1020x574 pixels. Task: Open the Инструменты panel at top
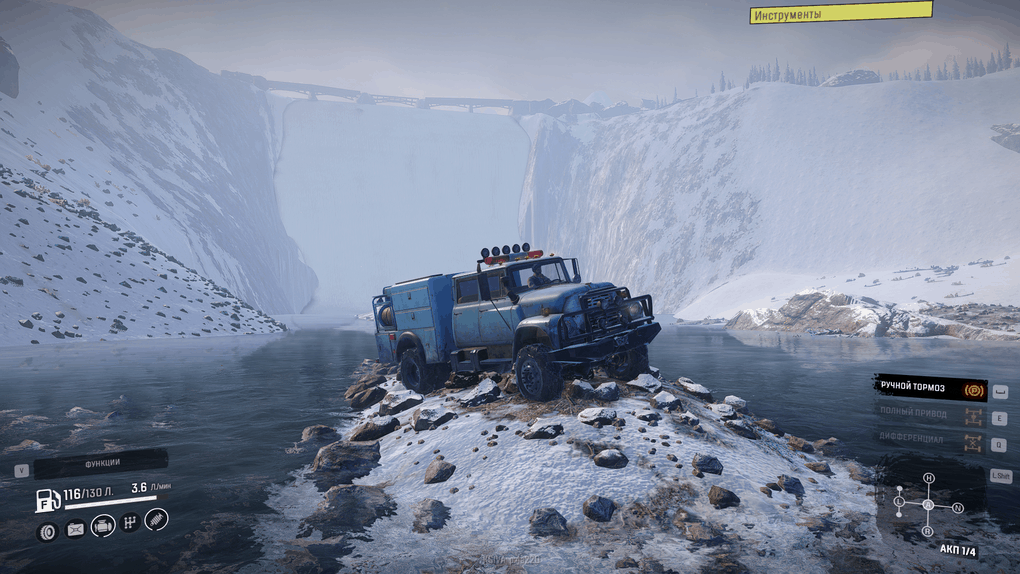click(x=840, y=13)
